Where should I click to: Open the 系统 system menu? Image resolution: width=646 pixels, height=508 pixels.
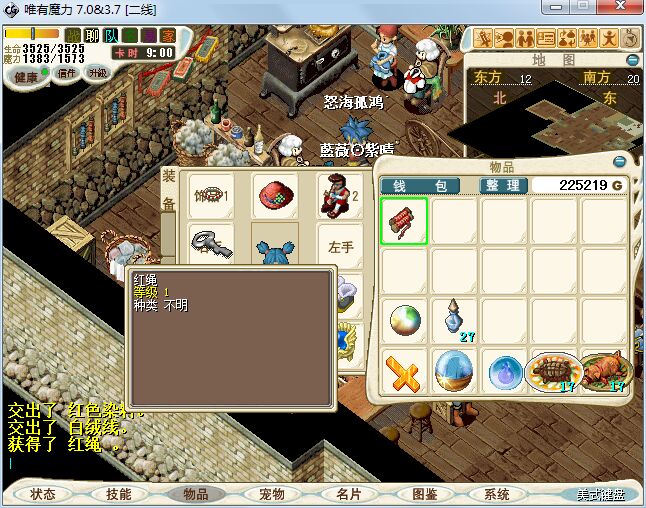(497, 494)
